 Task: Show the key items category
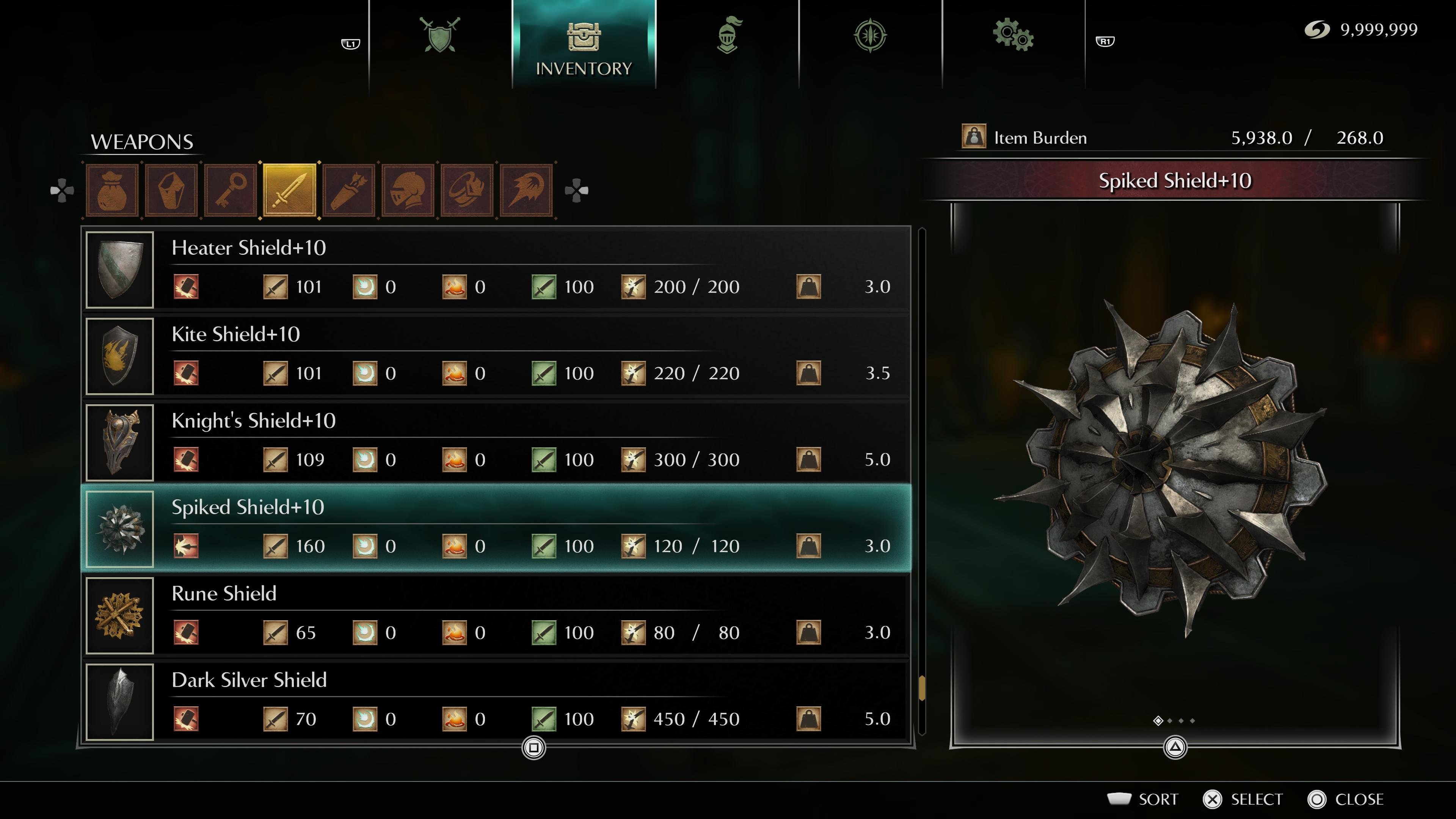pos(231,190)
